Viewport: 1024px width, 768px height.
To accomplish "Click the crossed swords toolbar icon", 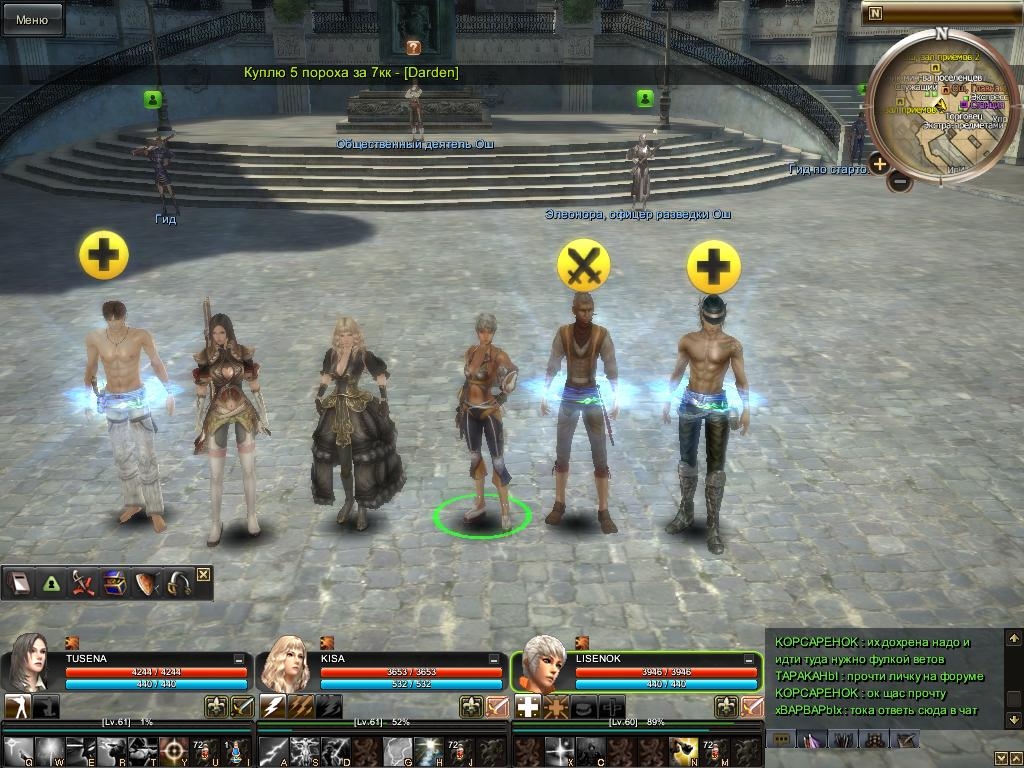I will click(82, 584).
